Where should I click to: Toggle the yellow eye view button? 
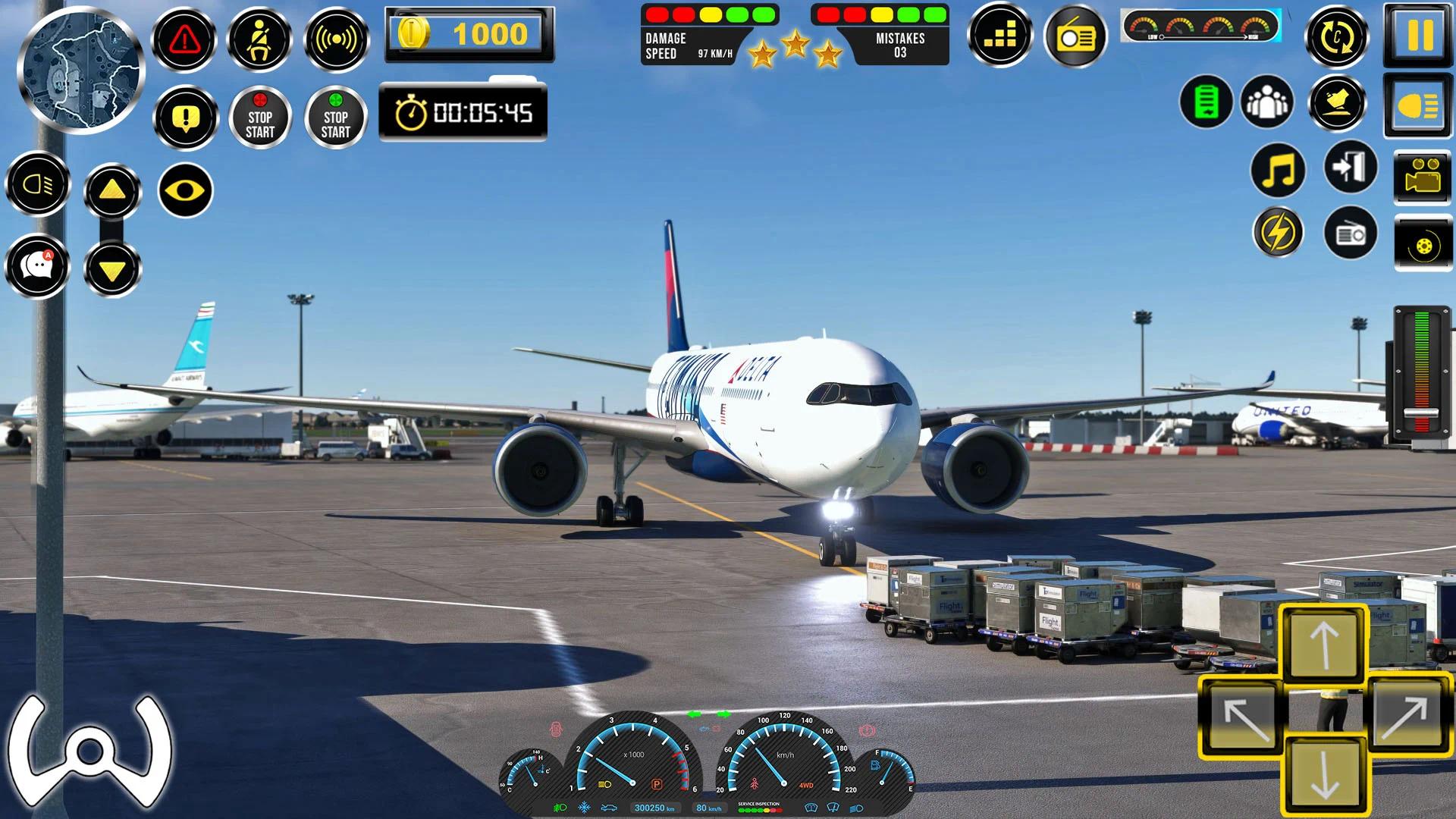[x=186, y=190]
